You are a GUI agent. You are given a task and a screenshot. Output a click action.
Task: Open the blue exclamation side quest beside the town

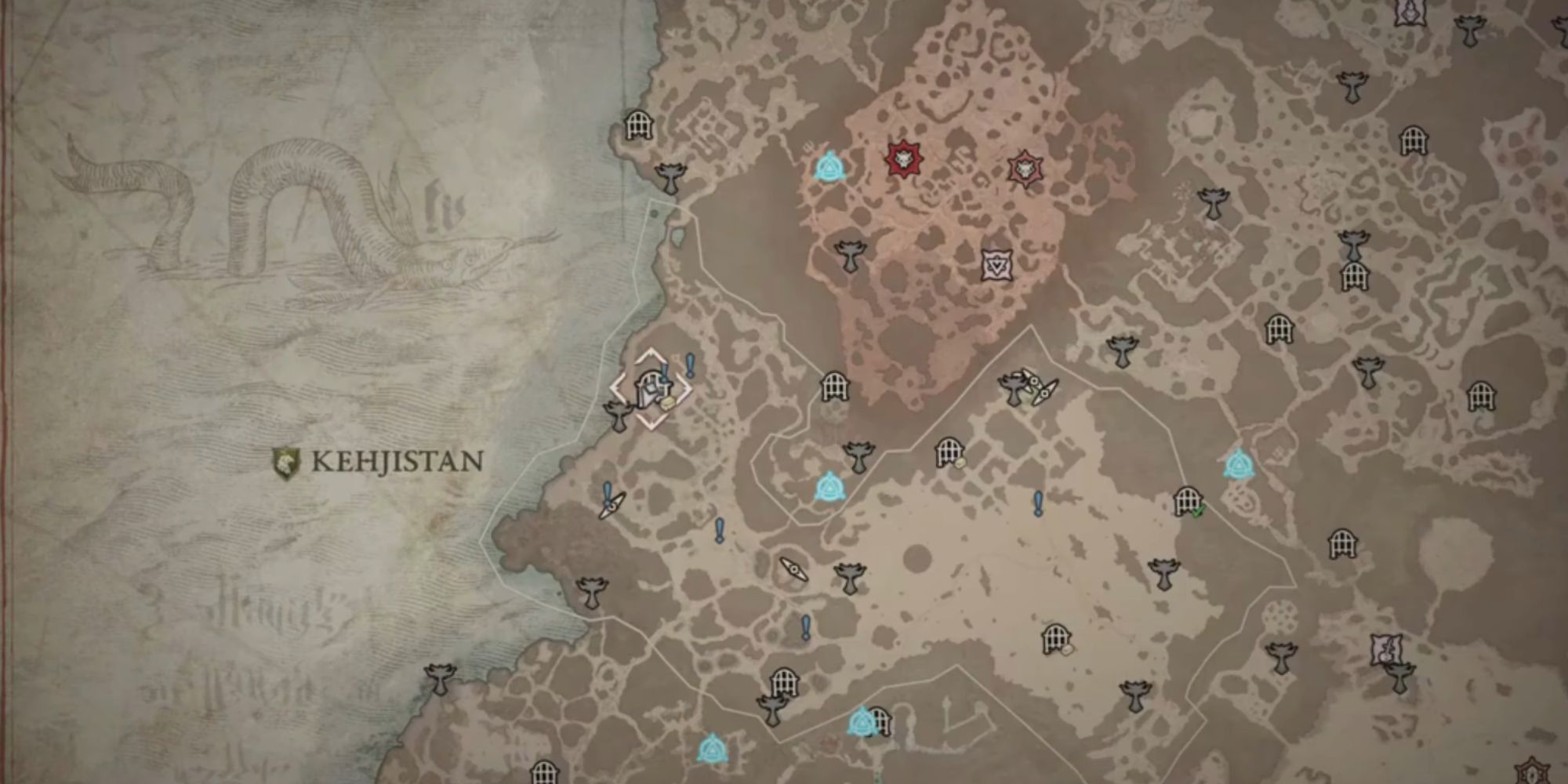[x=690, y=363]
